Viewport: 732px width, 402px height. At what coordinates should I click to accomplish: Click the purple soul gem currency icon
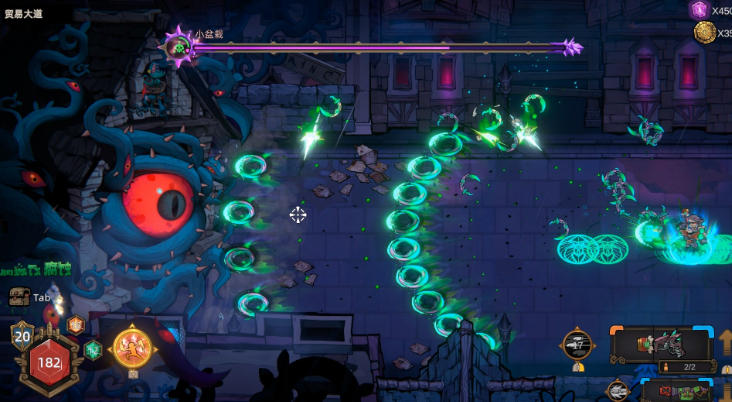pos(699,10)
